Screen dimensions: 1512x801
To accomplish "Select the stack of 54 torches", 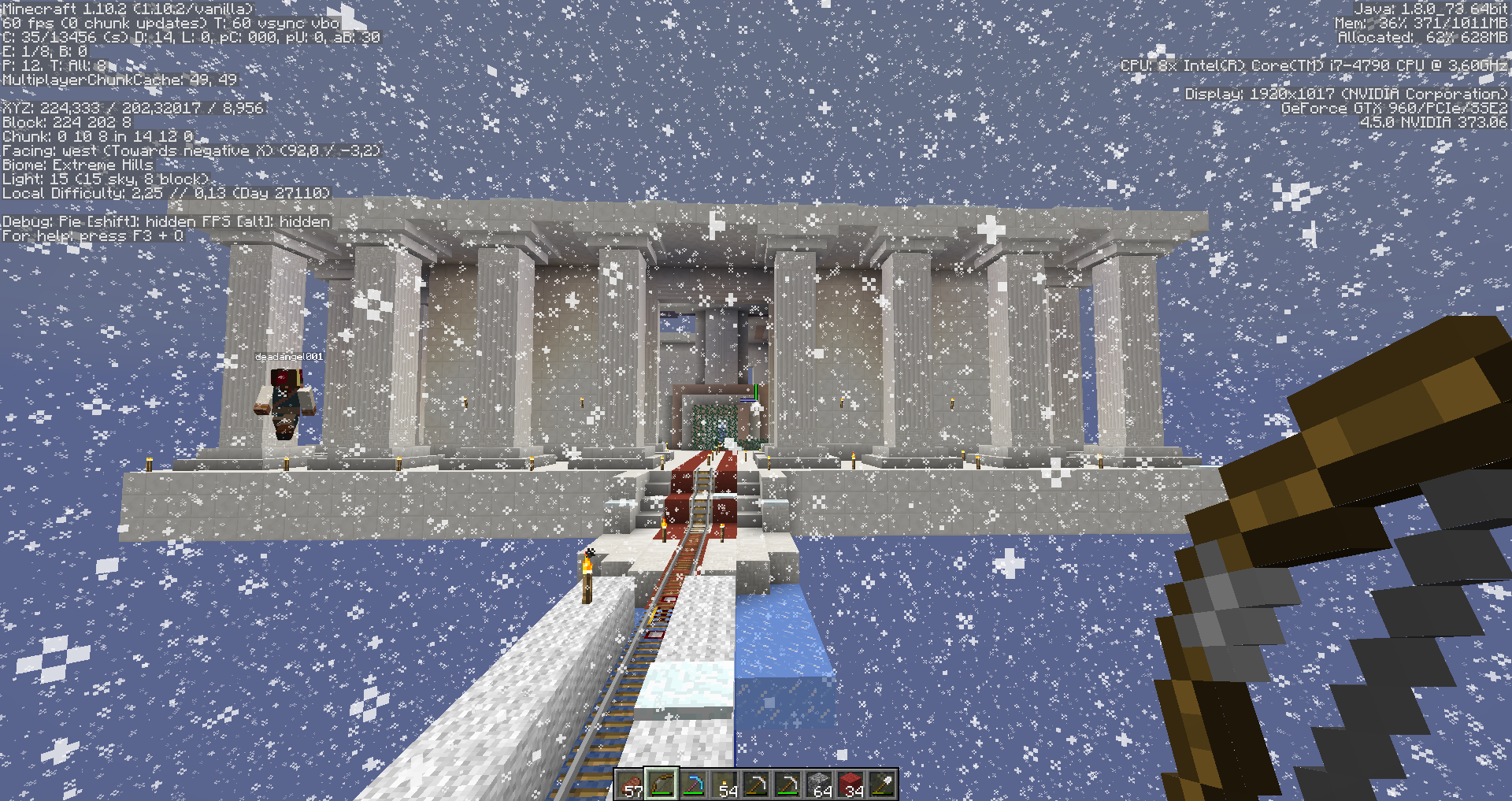I will [x=723, y=786].
